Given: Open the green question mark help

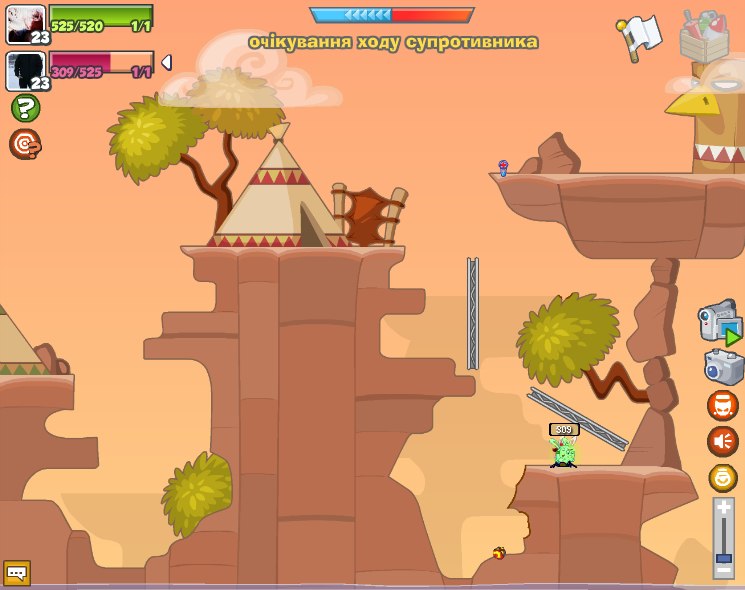Looking at the screenshot, I should point(25,108).
